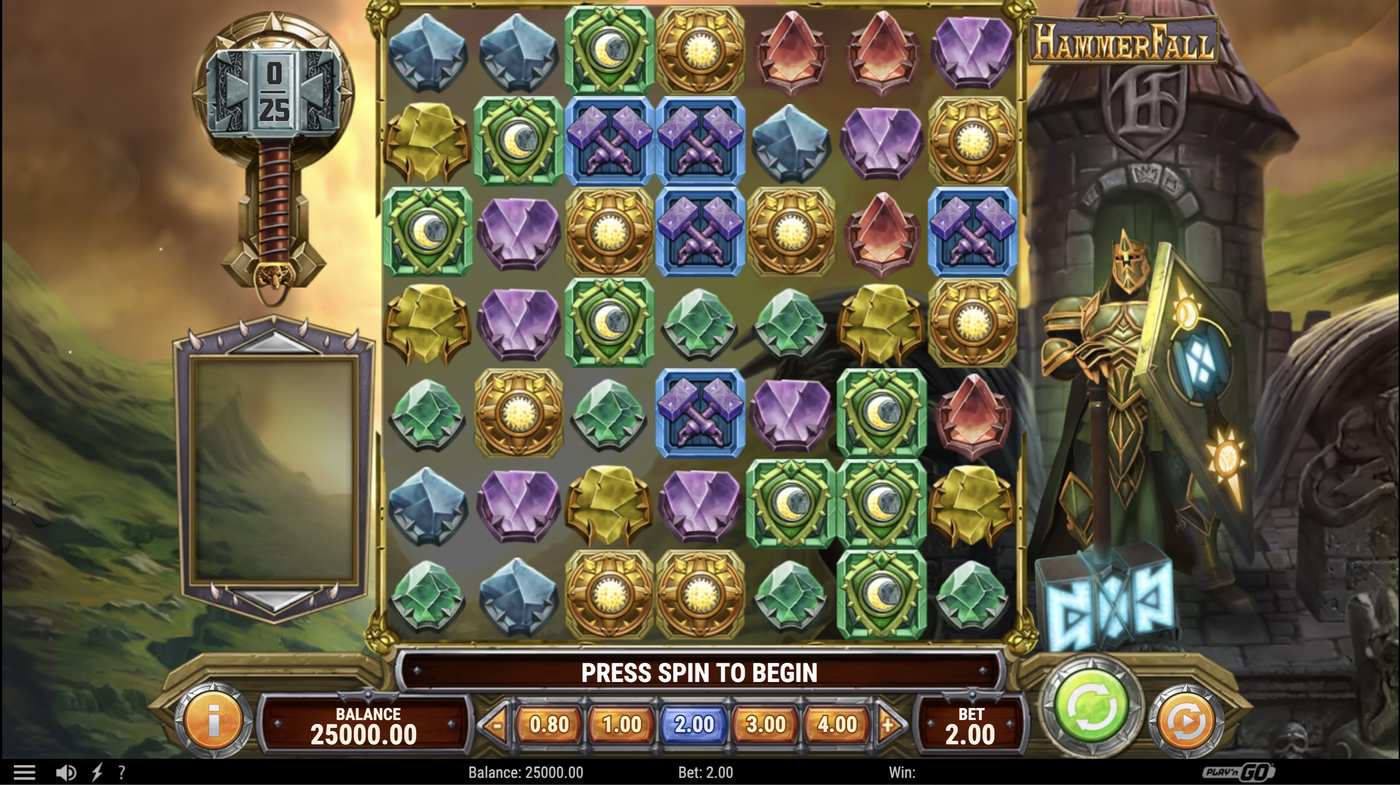Select the 0.80 bet chip
This screenshot has width=1400, height=785.
(x=548, y=723)
